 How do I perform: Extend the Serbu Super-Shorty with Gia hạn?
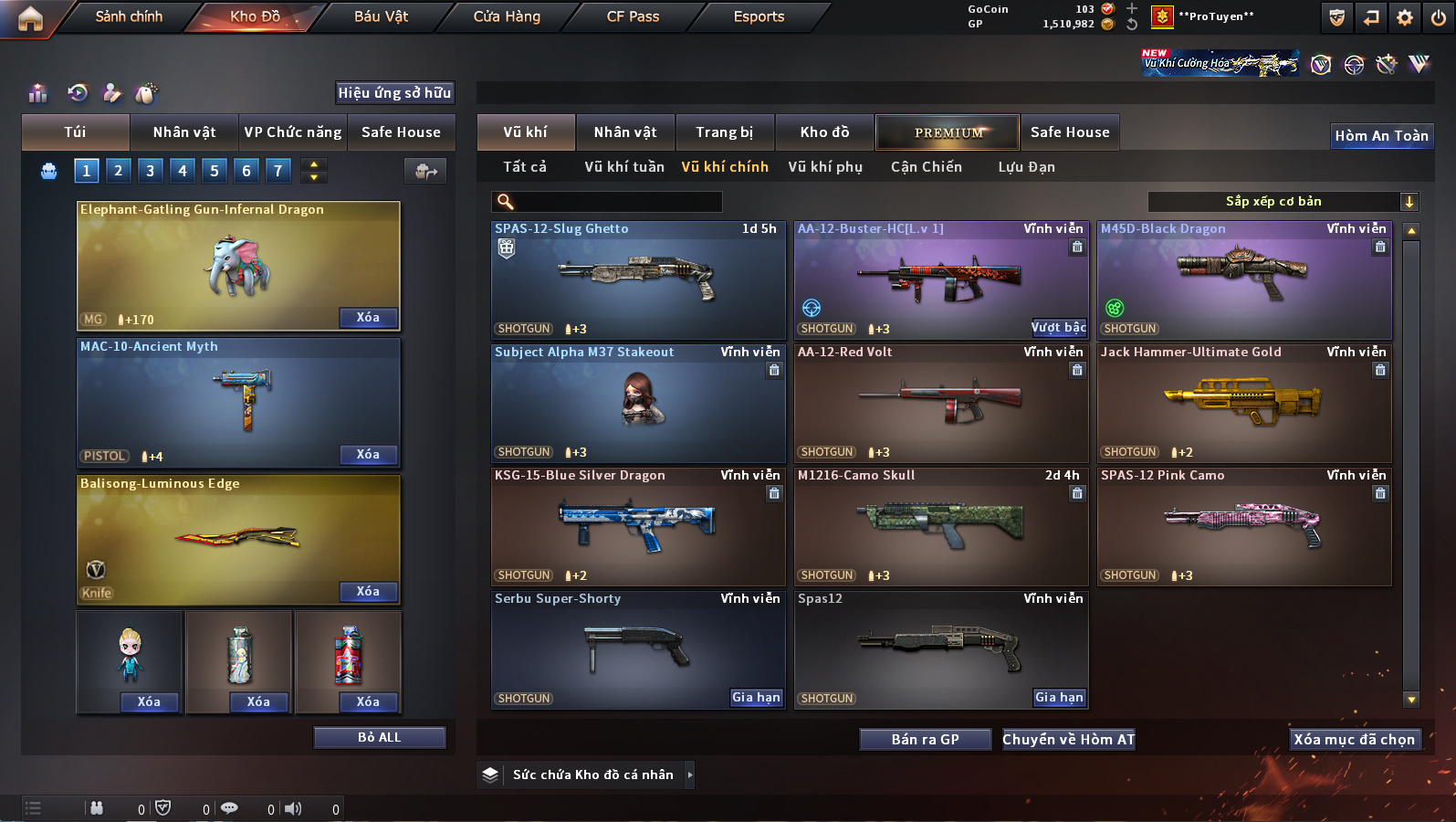click(x=756, y=698)
